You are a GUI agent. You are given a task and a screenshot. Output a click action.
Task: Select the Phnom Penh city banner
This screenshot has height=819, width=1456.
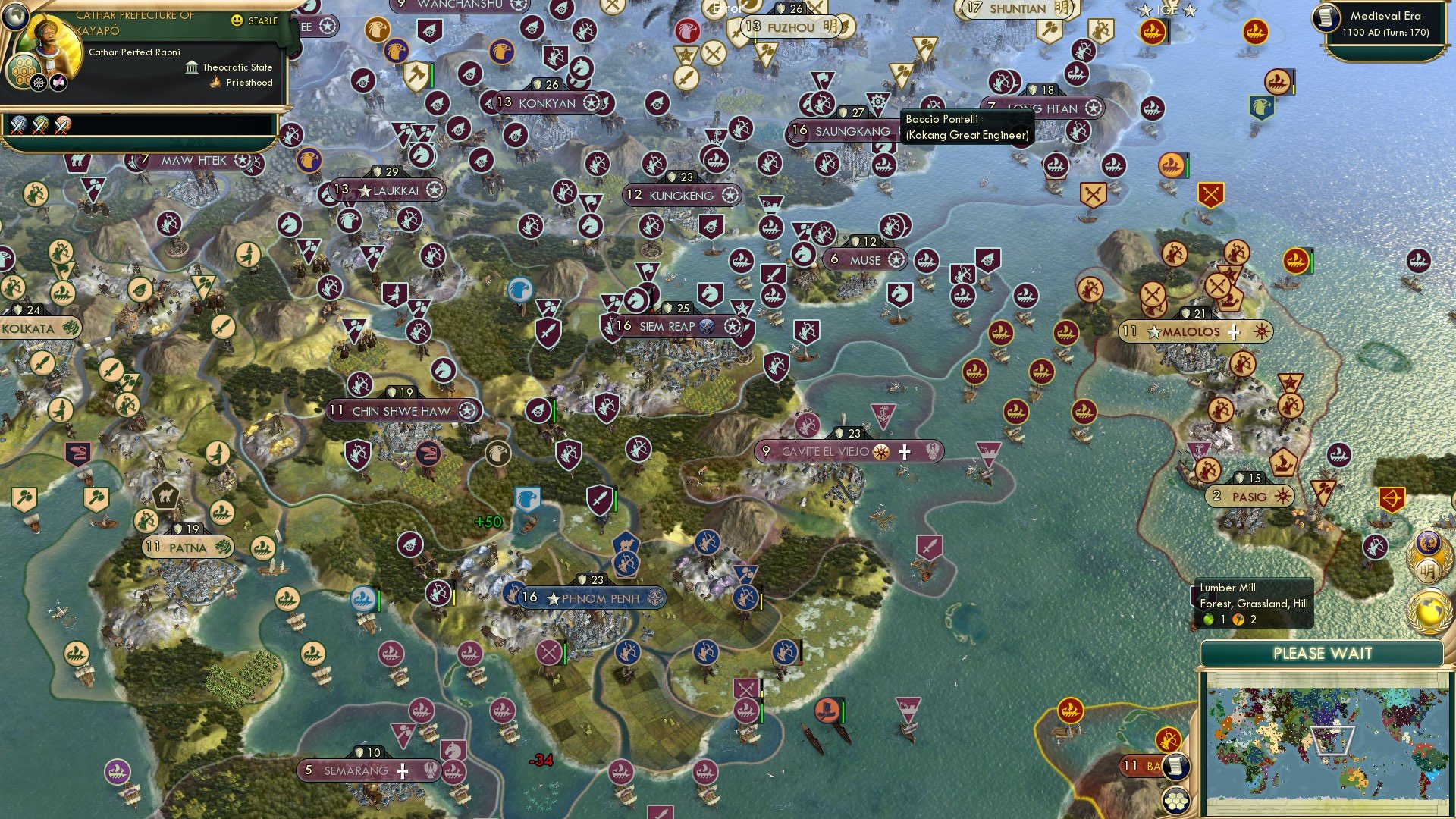point(596,598)
